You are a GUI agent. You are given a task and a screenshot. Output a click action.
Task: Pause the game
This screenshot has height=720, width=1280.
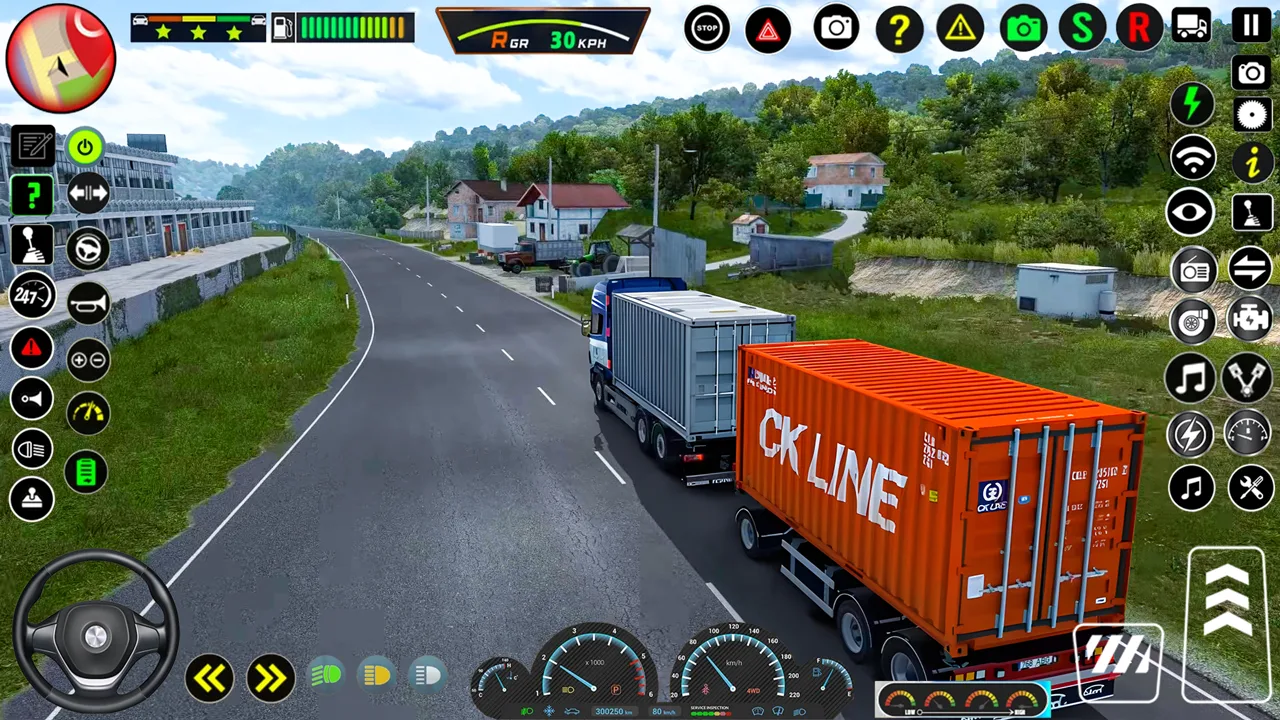(1251, 25)
